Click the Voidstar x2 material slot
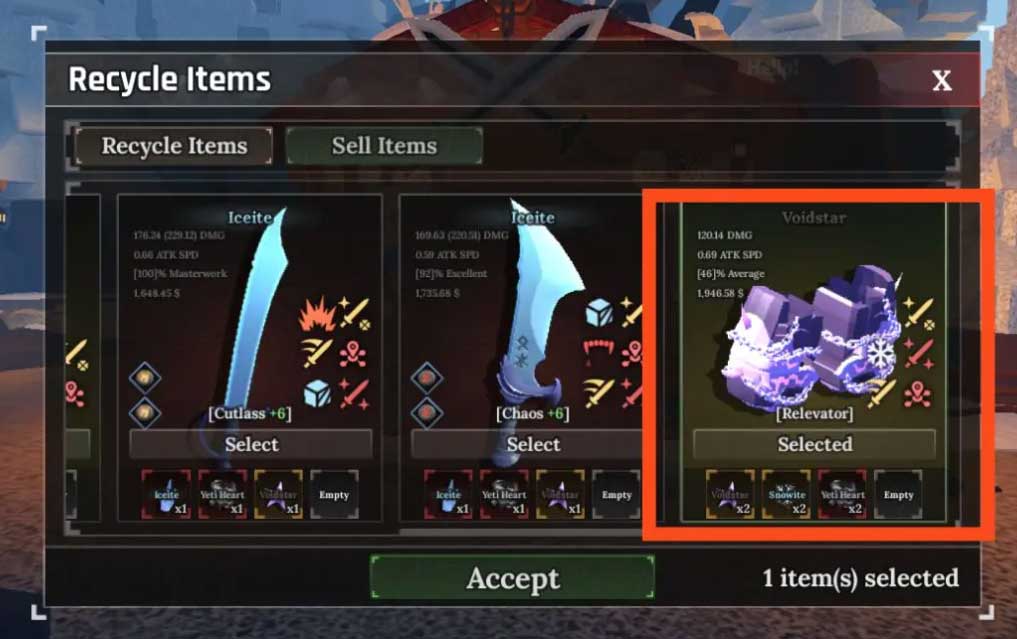Image resolution: width=1017 pixels, height=639 pixels. click(x=730, y=494)
